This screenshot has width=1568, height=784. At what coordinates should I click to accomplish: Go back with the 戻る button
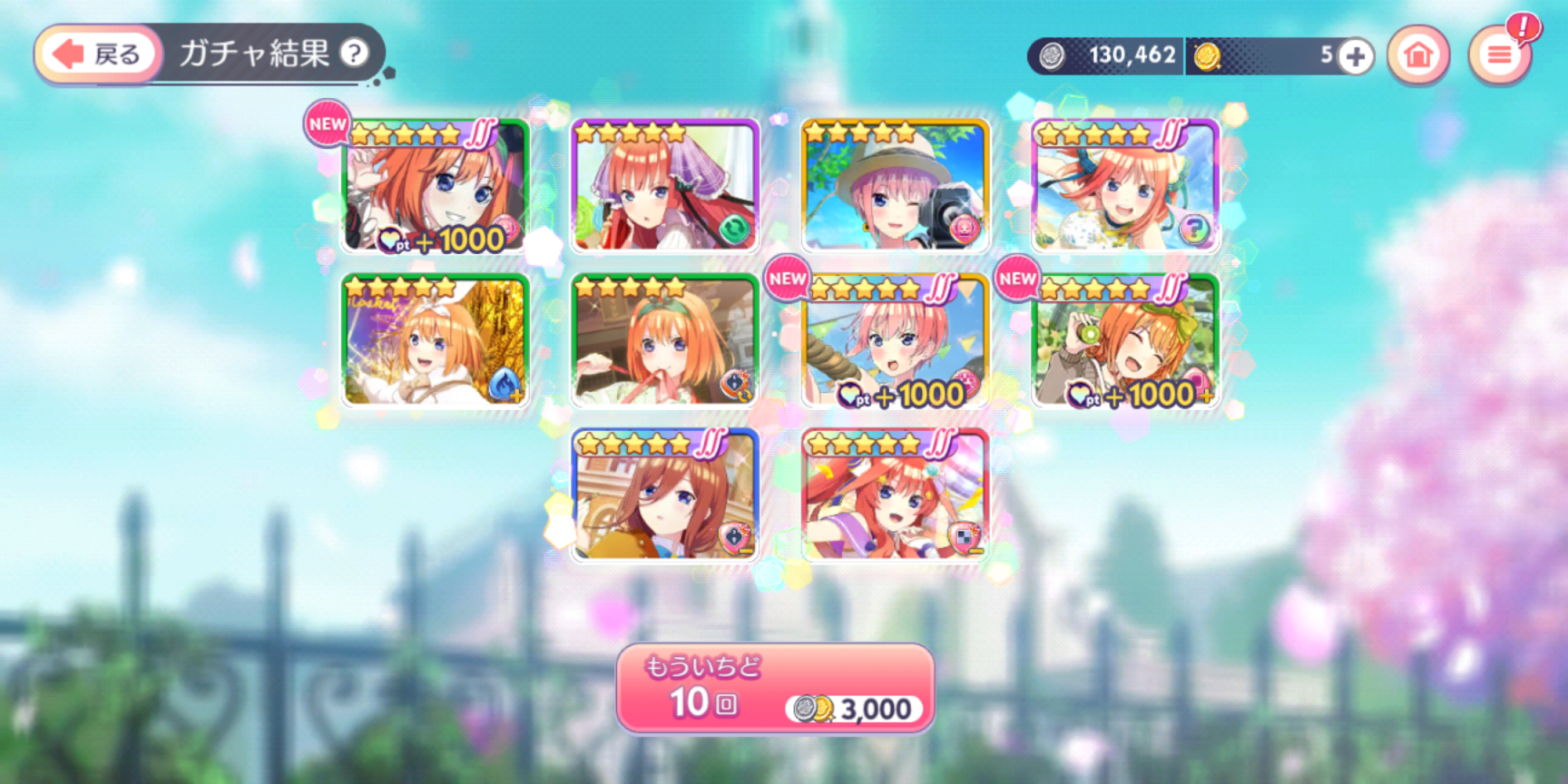(98, 54)
